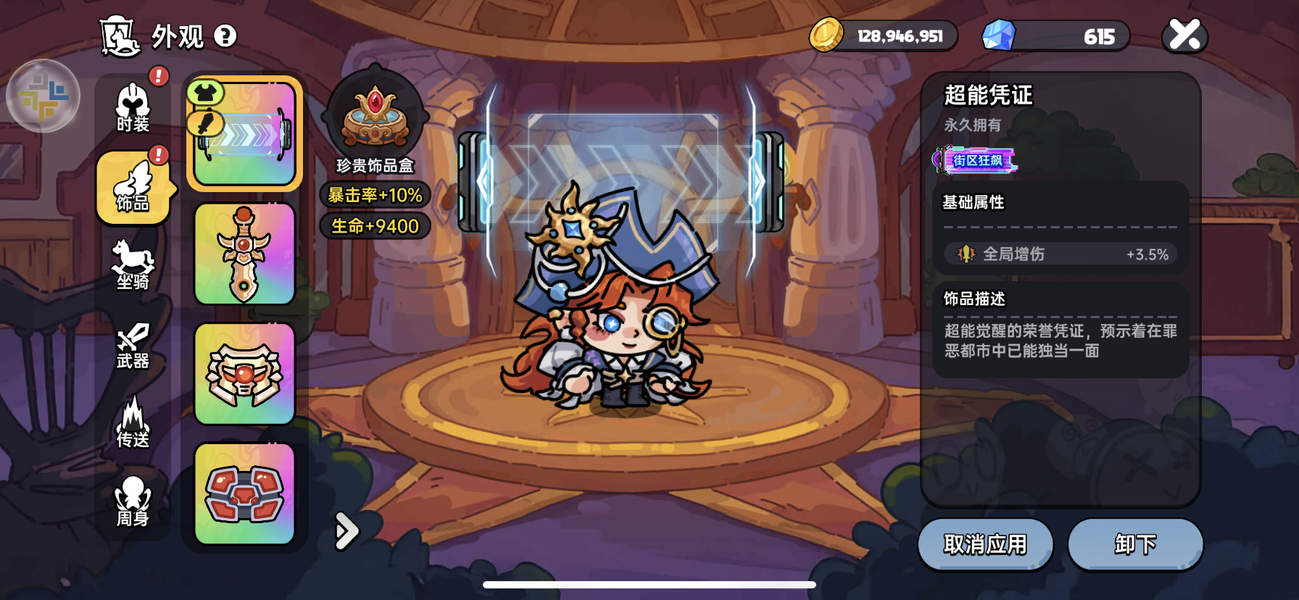Click the 取消应用 button
This screenshot has width=1299, height=600.
click(985, 544)
